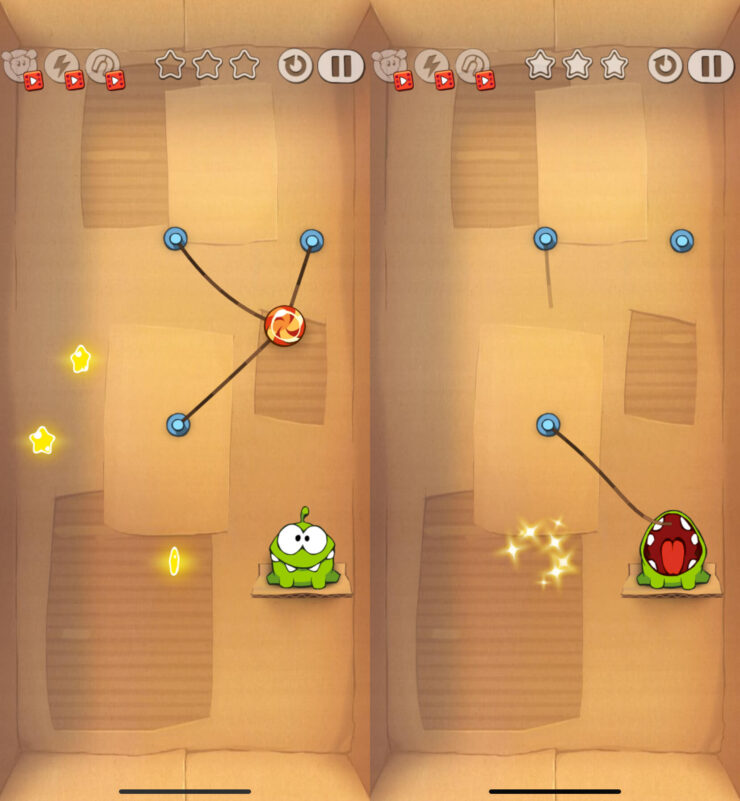Select the teddy bear power-up in the hanging-candy panel
This screenshot has width=740, height=801.
point(21,67)
